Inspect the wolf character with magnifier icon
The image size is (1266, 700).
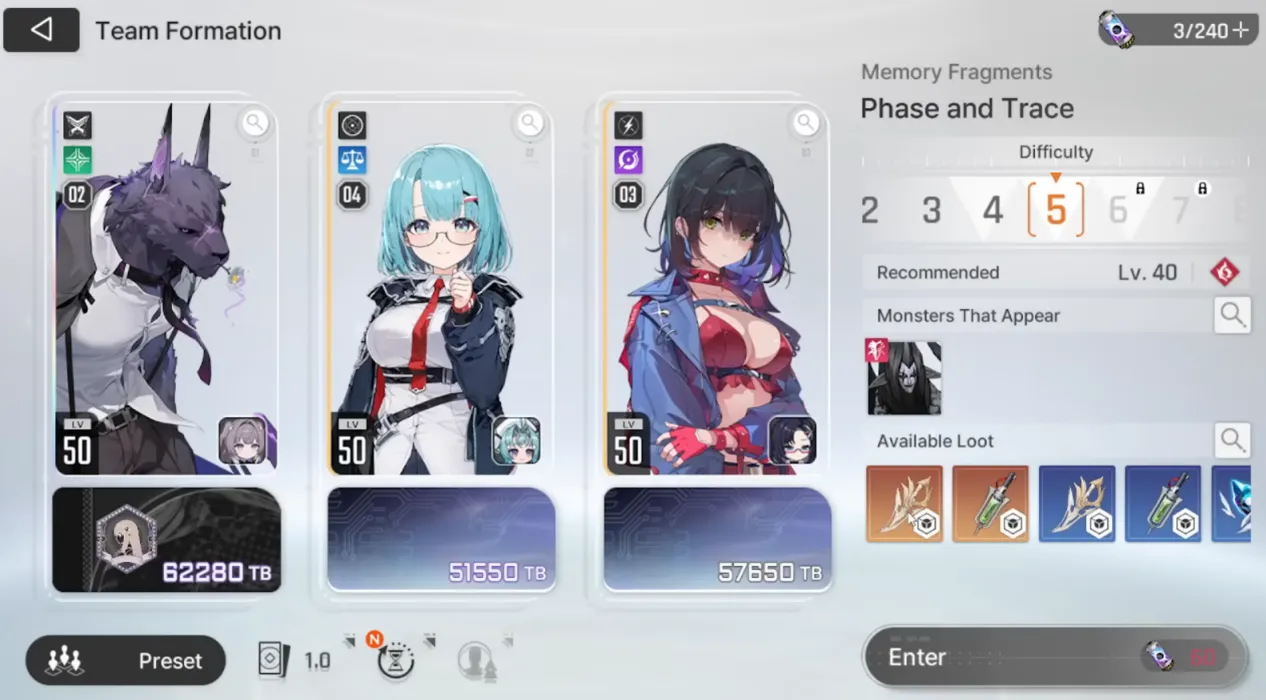(255, 123)
